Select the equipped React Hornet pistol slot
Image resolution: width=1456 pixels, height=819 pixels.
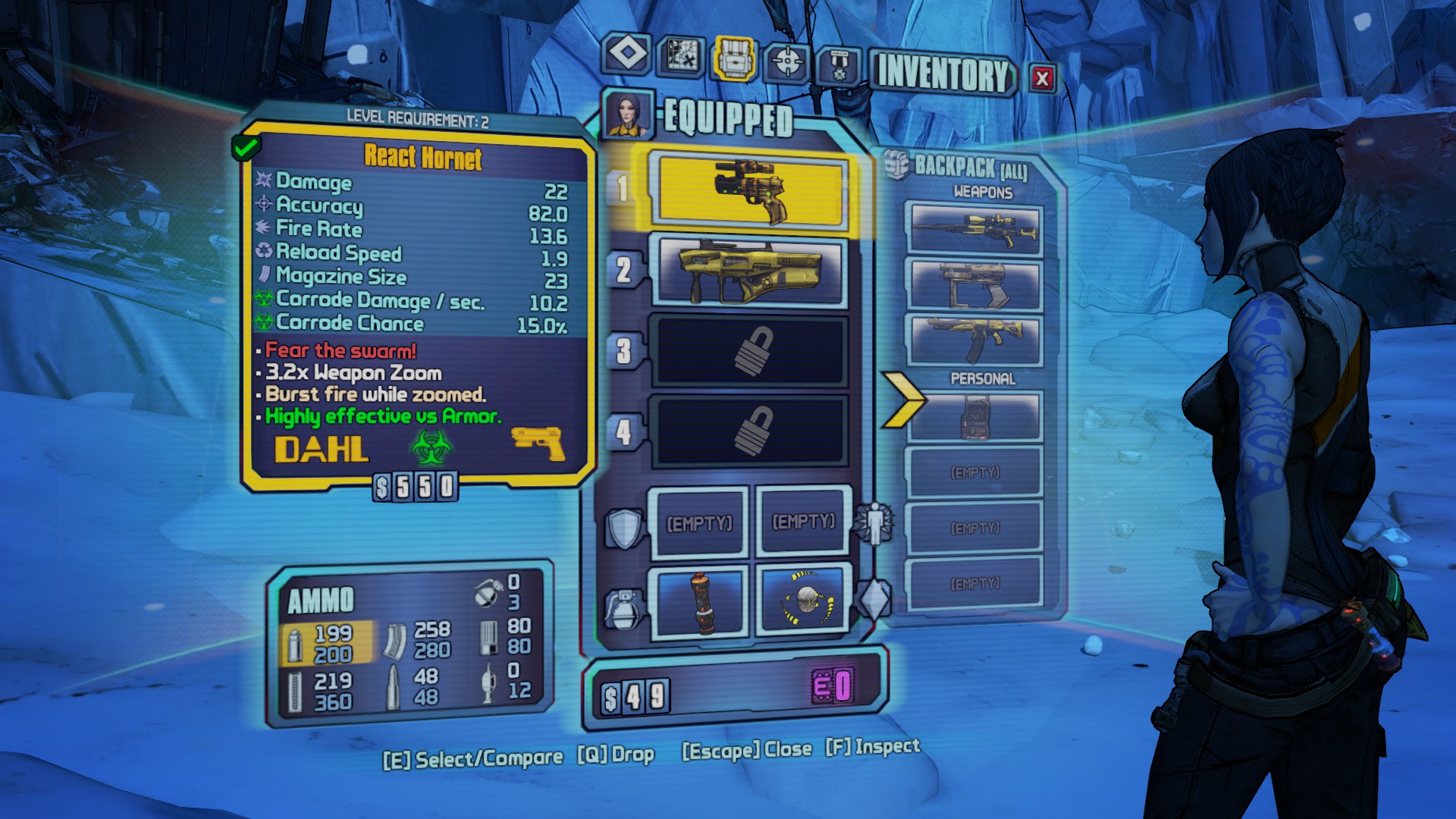click(751, 192)
